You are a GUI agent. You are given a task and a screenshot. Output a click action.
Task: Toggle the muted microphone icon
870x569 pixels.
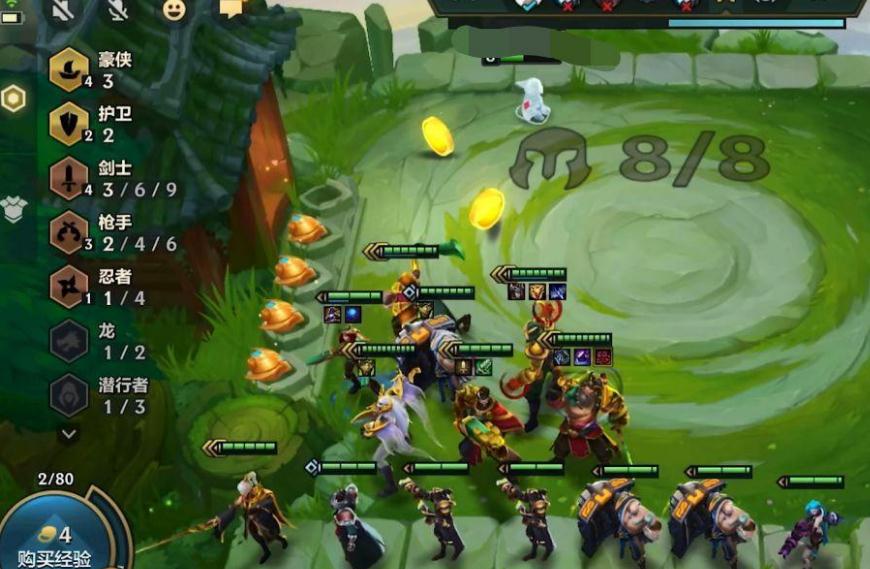pos(118,9)
